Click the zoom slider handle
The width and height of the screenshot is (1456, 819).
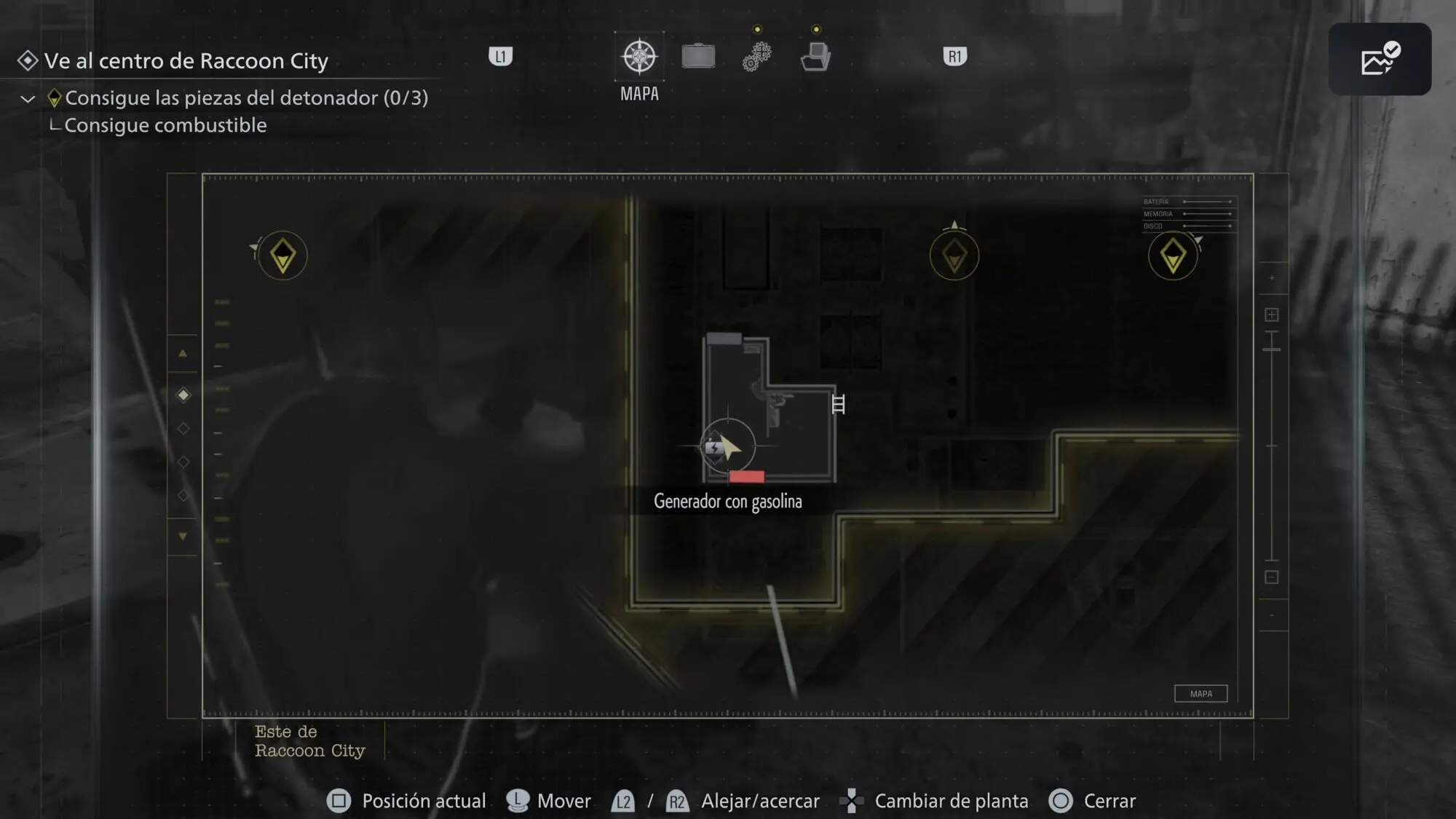[1272, 350]
